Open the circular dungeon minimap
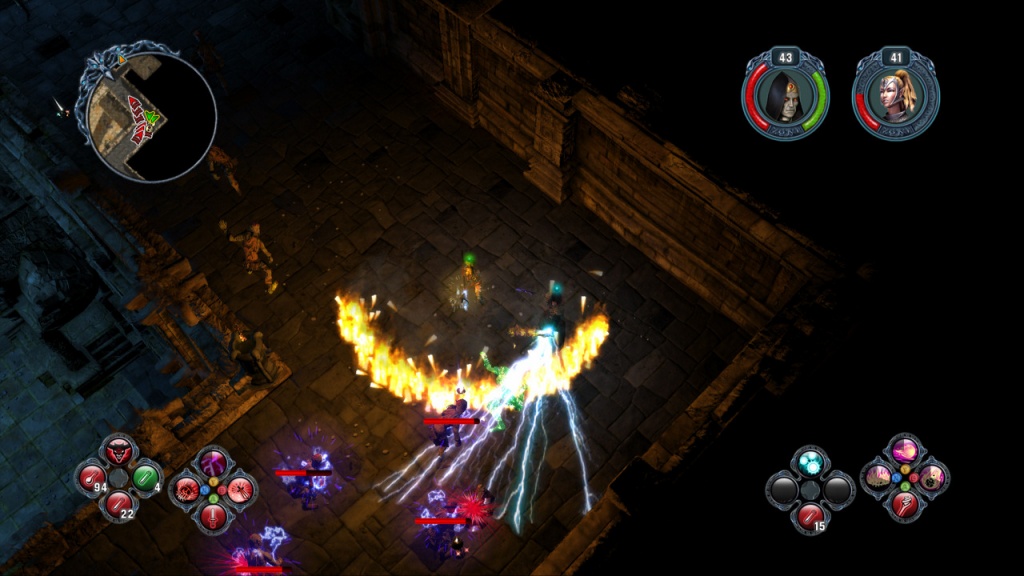This screenshot has height=576, width=1024. pyautogui.click(x=151, y=116)
